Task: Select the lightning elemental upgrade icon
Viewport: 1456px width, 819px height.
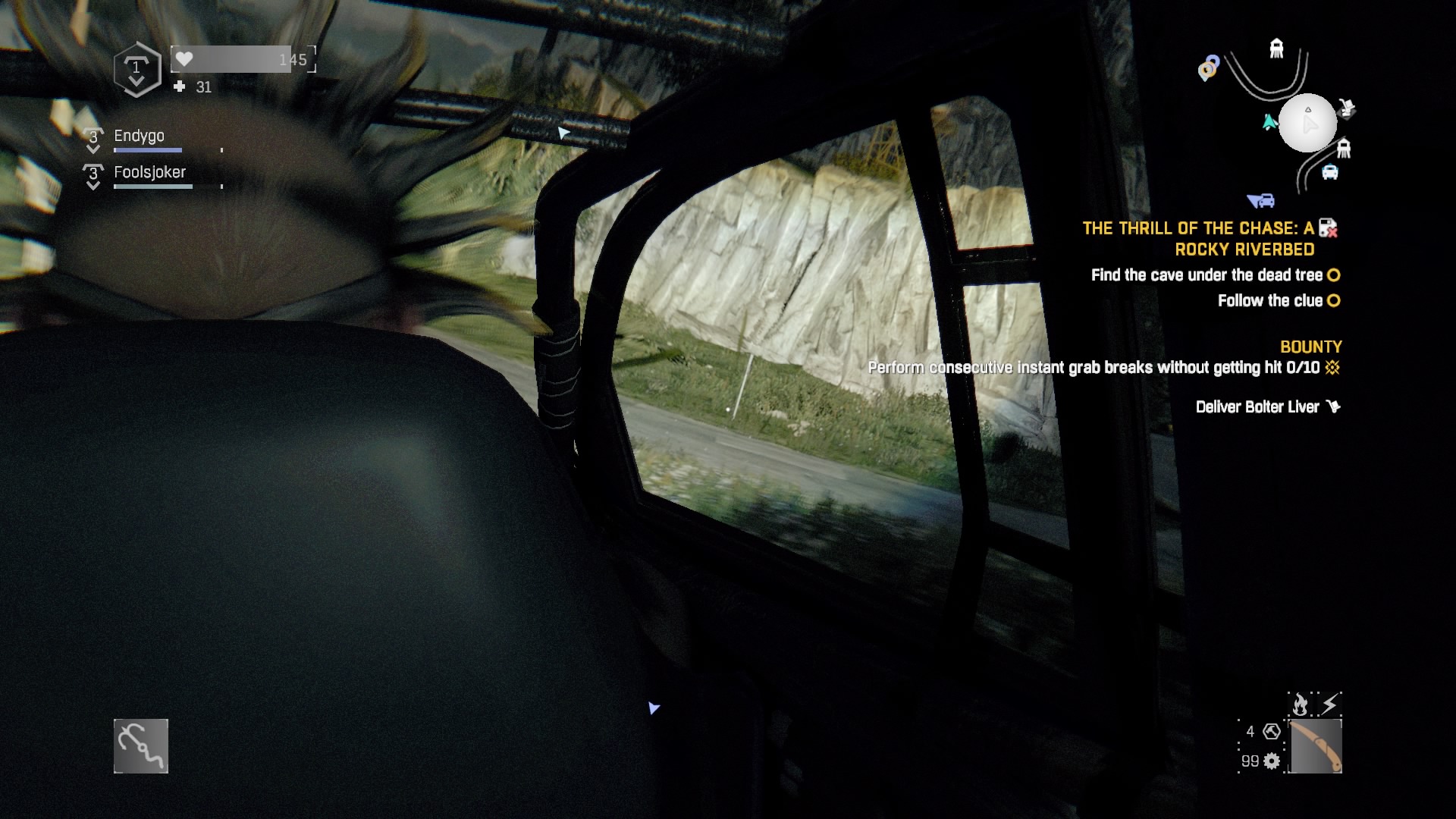Action: click(x=1329, y=704)
